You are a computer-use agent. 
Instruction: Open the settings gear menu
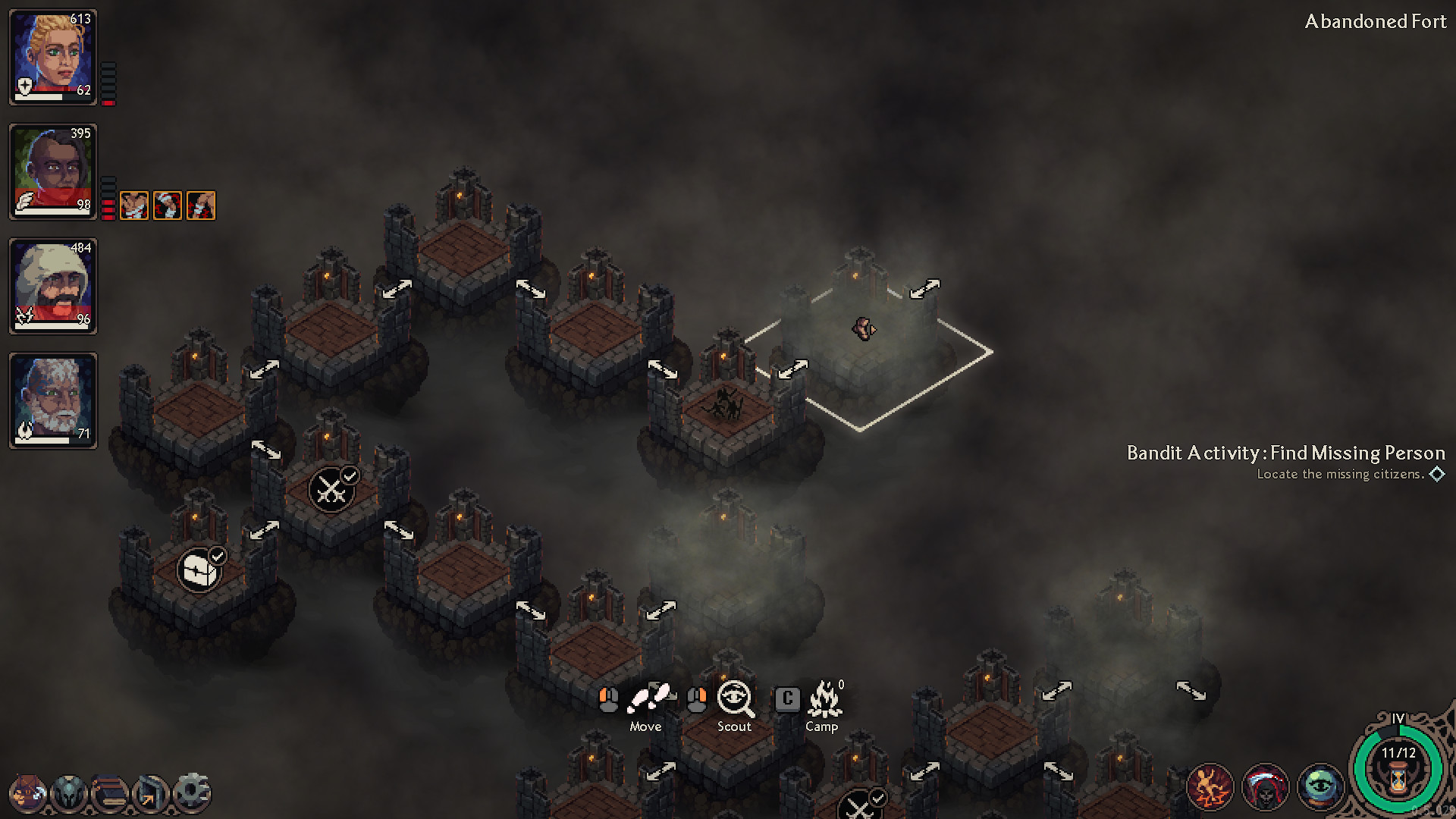191,791
